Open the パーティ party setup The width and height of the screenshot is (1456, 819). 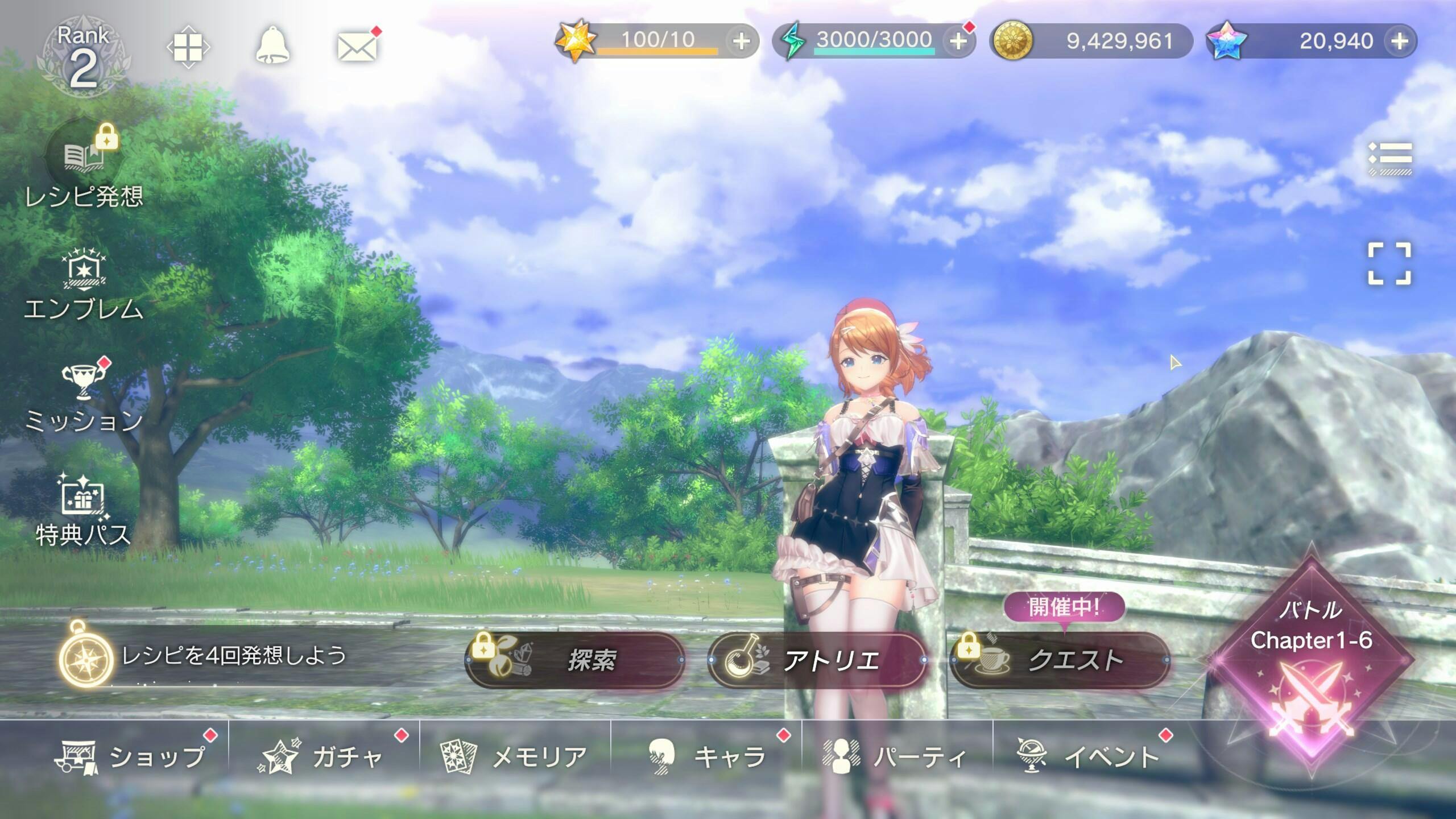896,756
